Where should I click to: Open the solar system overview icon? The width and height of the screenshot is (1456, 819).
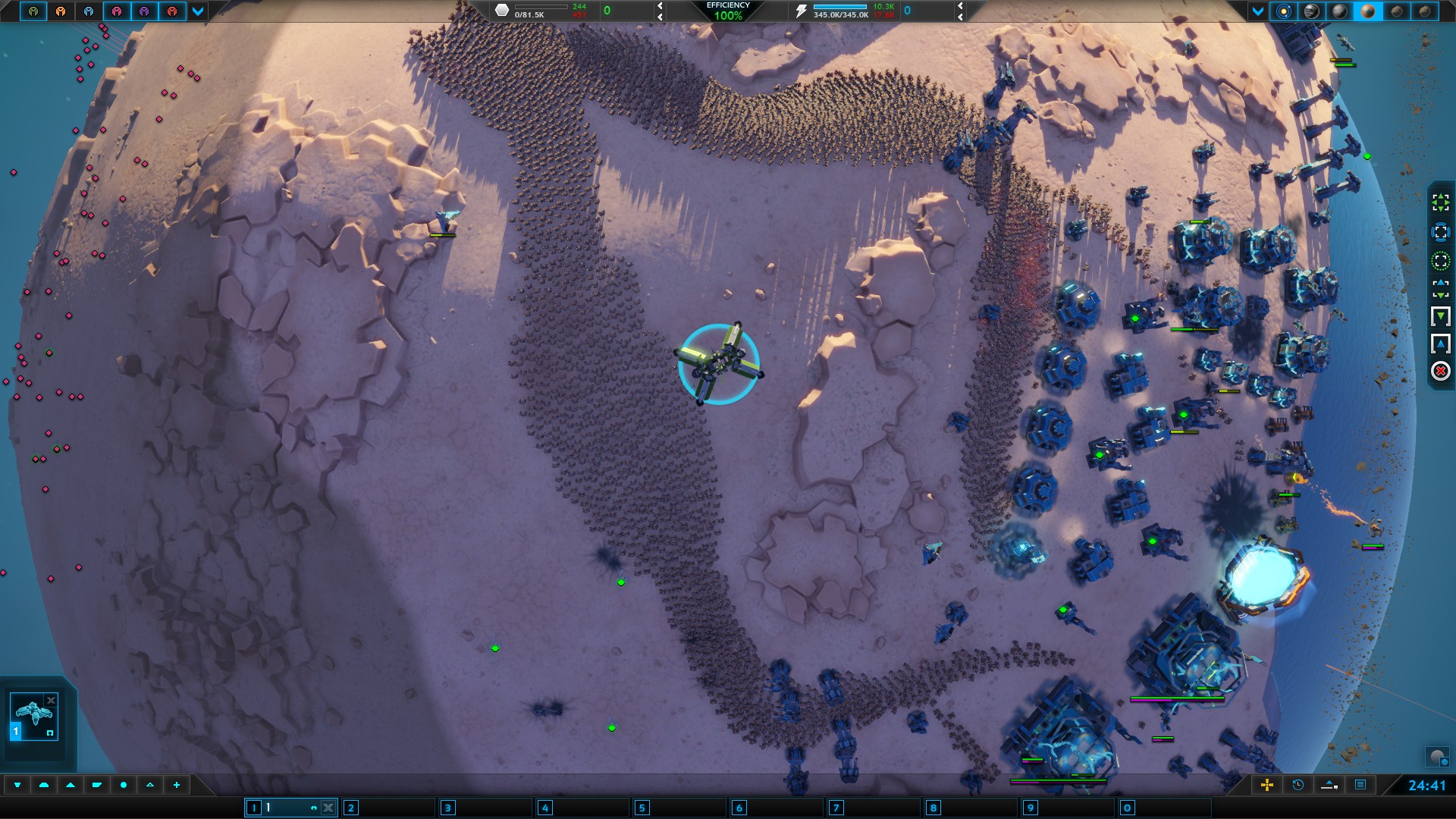pyautogui.click(x=1283, y=11)
